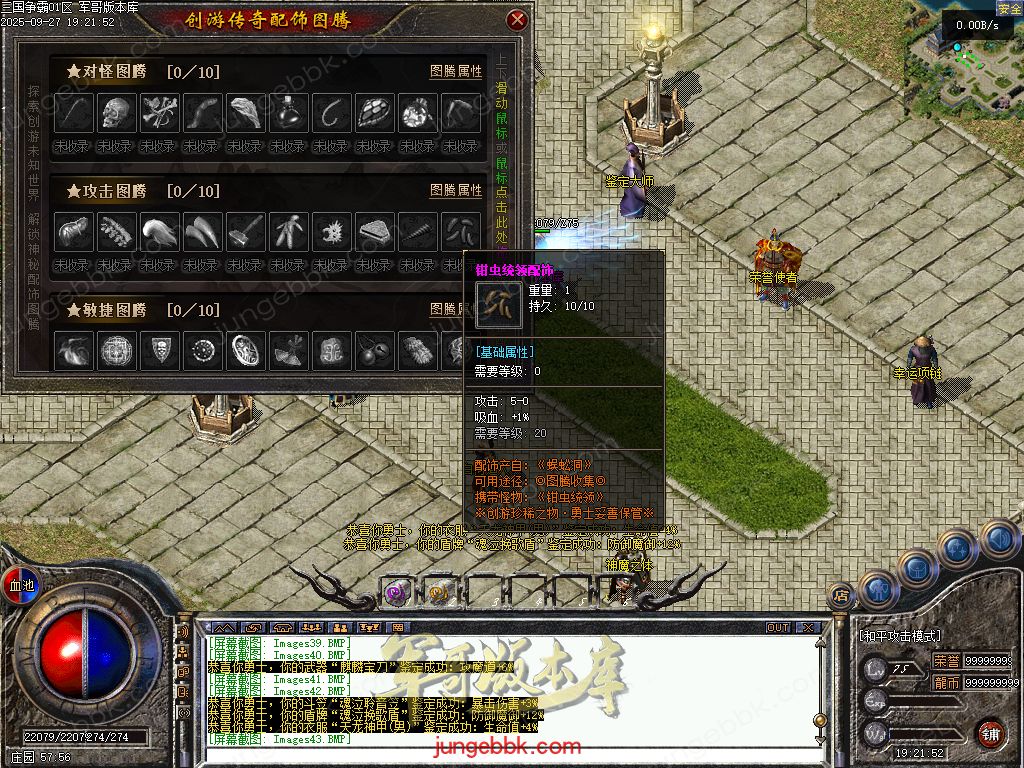
Task: Select the skull shield totem in the agility row
Action: coord(160,350)
